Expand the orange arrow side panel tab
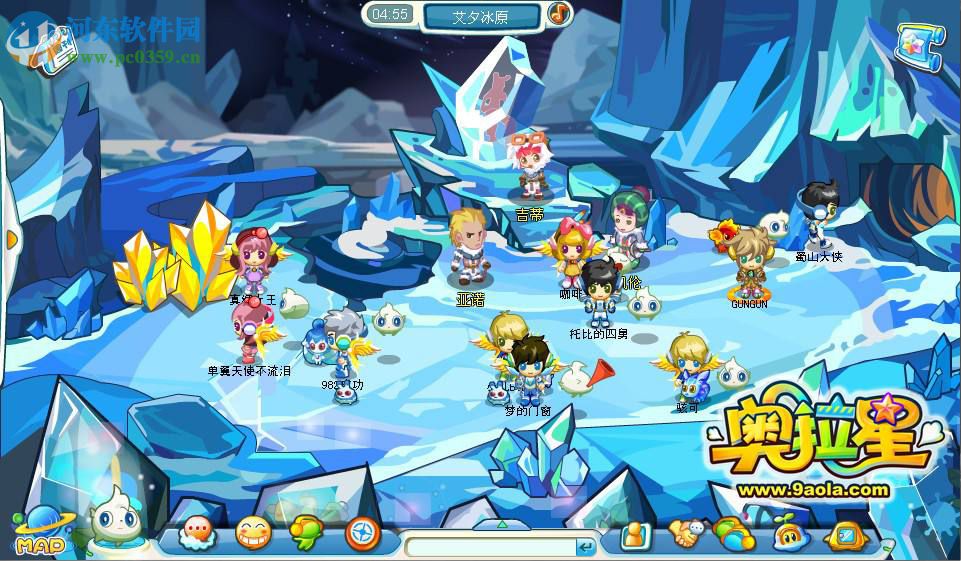 tap(10, 240)
